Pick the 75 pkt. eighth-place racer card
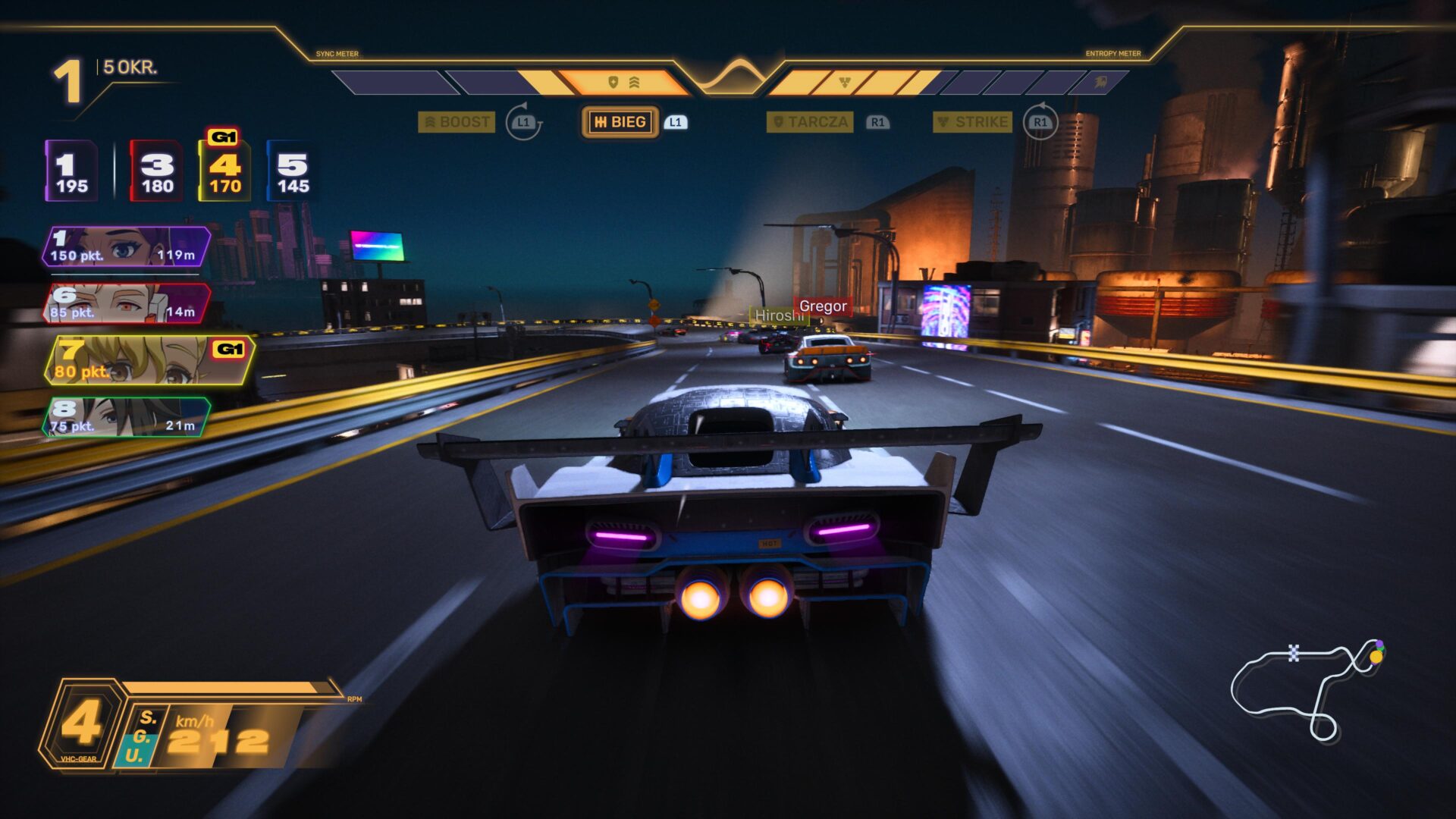This screenshot has width=1456, height=819. coord(126,418)
